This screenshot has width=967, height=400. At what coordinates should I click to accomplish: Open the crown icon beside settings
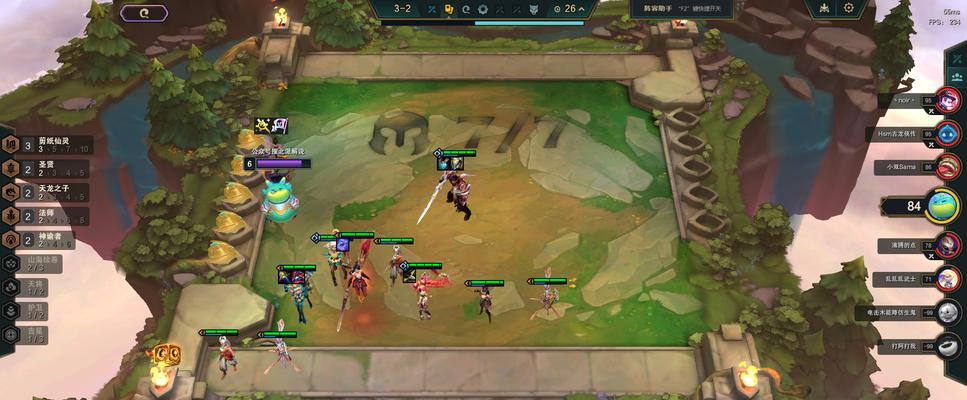824,8
